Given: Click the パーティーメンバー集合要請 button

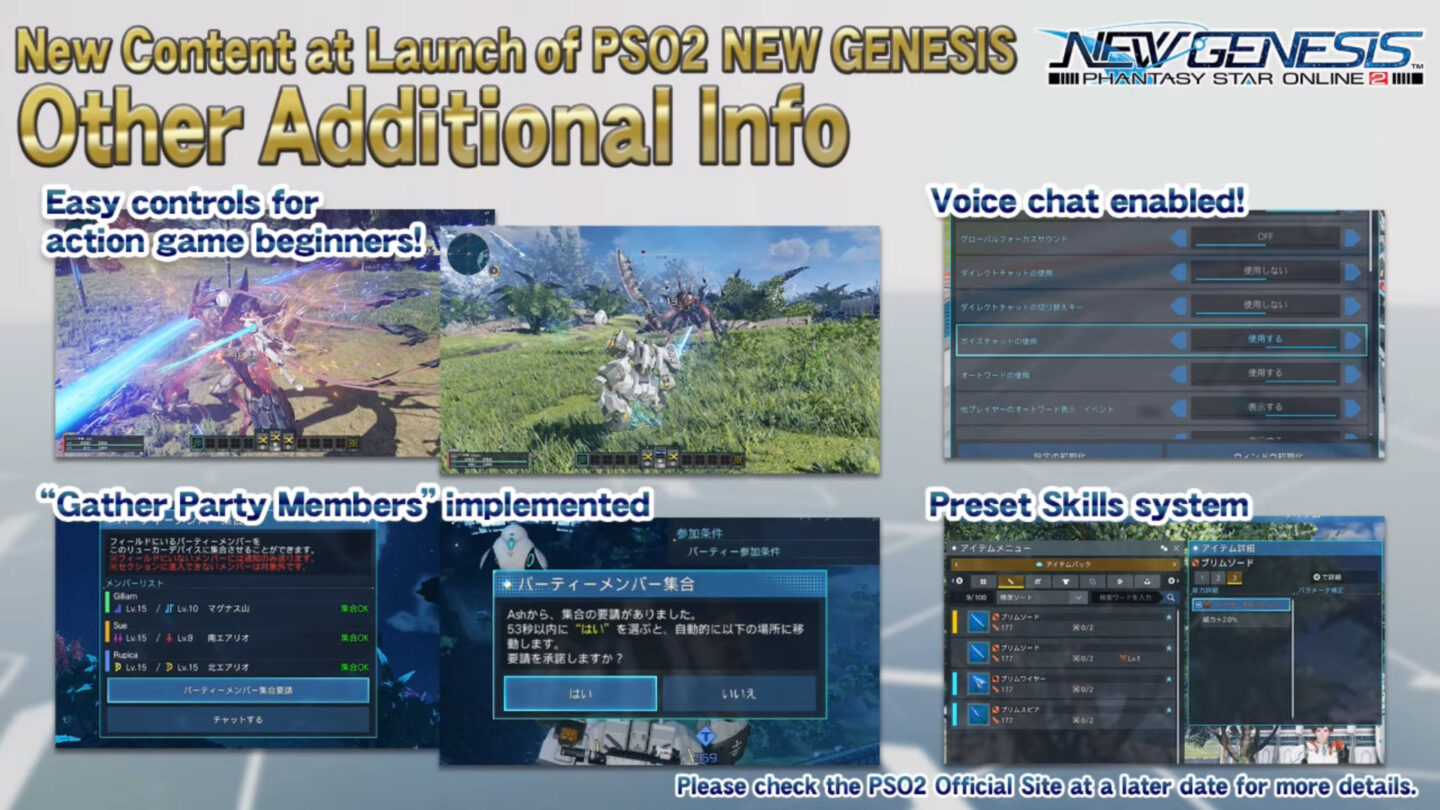Looking at the screenshot, I should point(237,692).
